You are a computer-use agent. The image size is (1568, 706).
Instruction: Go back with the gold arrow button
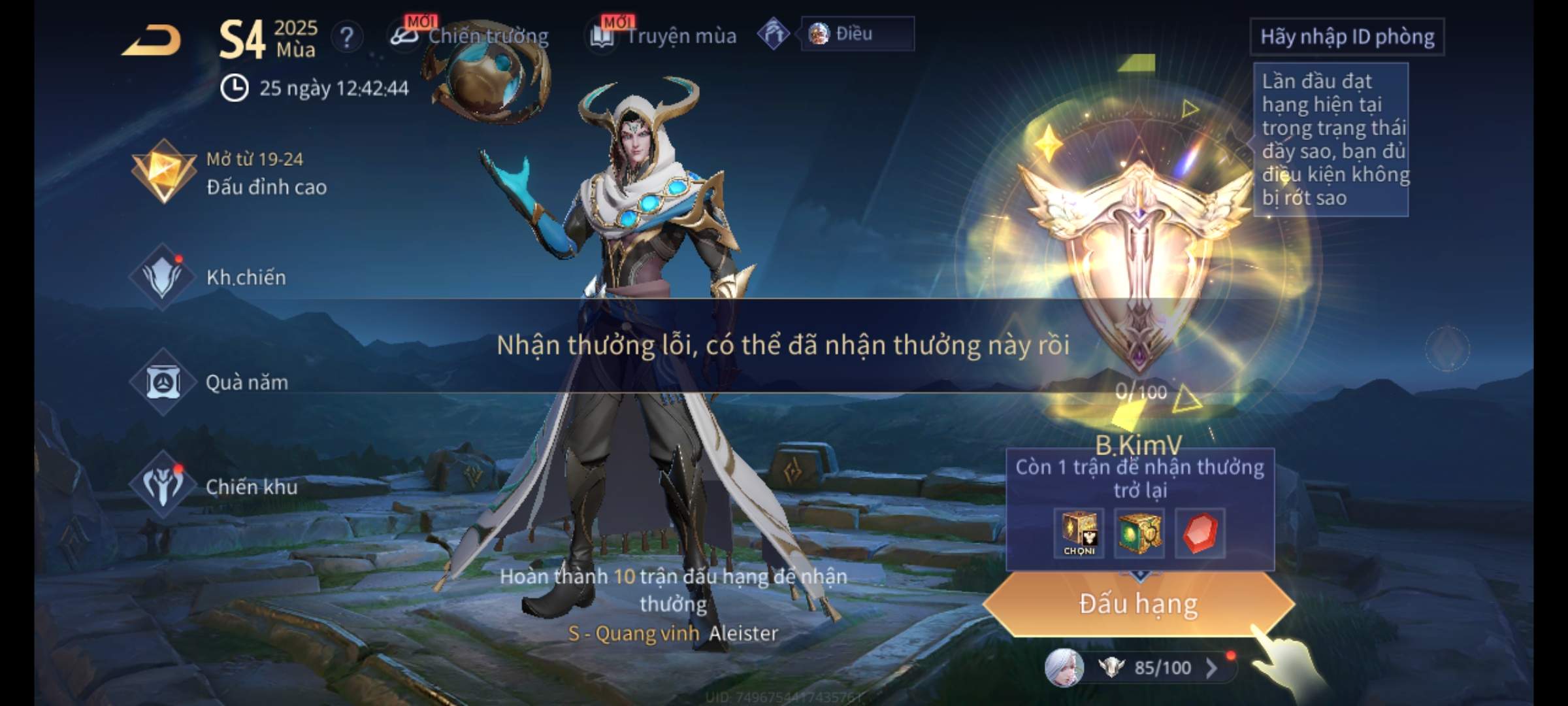tap(152, 41)
